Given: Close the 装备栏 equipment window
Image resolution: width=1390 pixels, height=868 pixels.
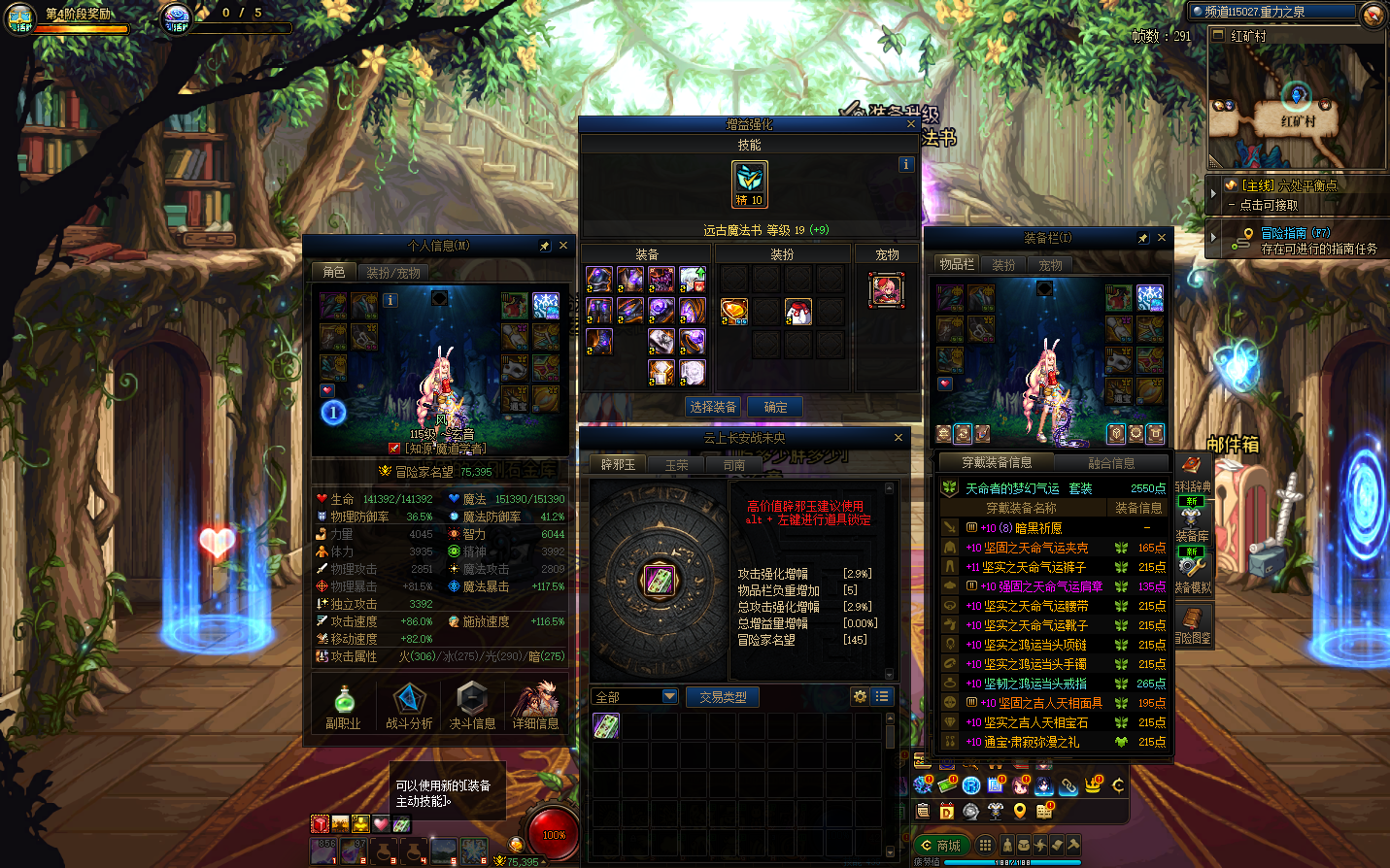Looking at the screenshot, I should click(1161, 237).
